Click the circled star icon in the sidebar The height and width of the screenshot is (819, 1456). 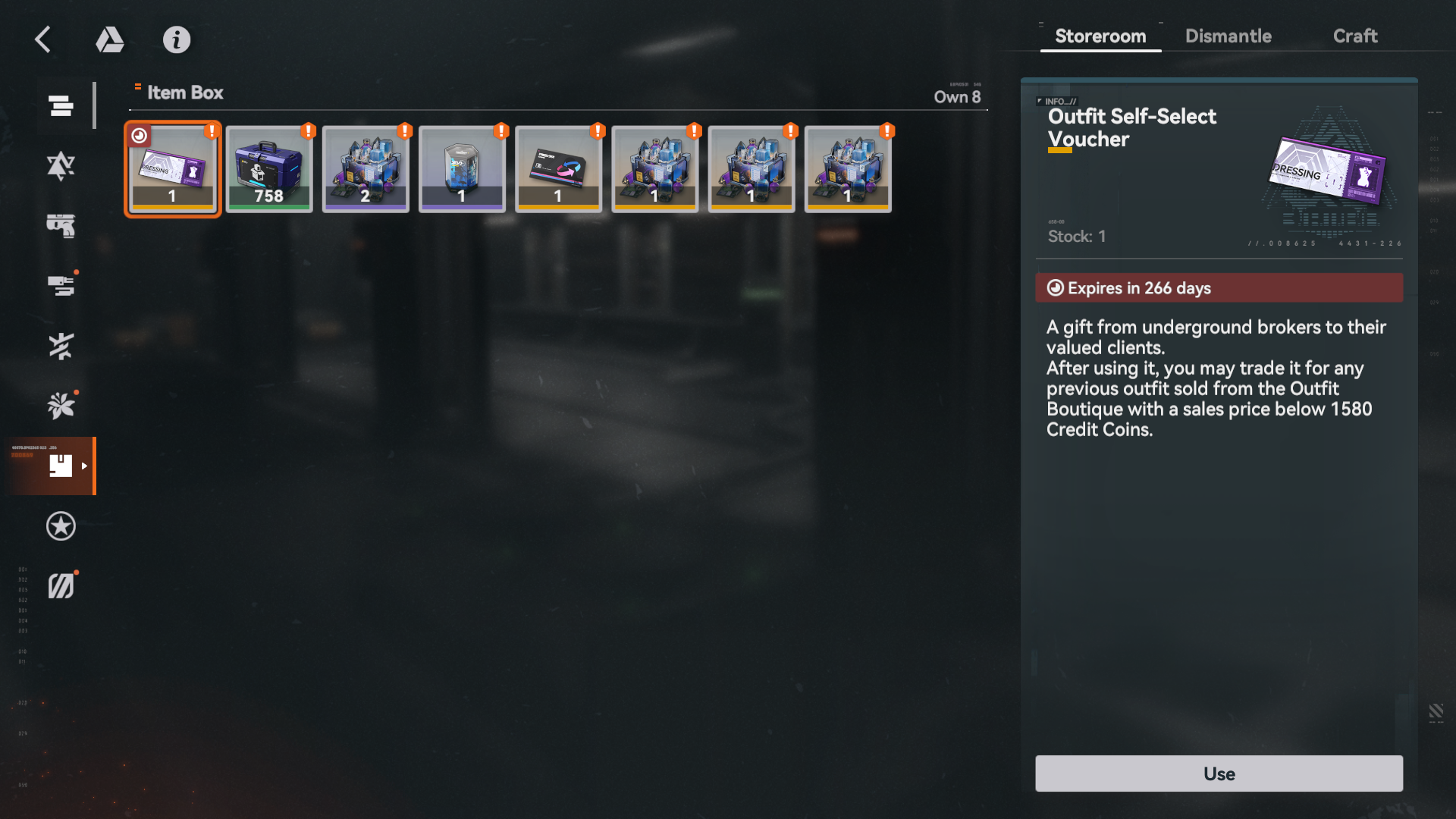point(61,526)
